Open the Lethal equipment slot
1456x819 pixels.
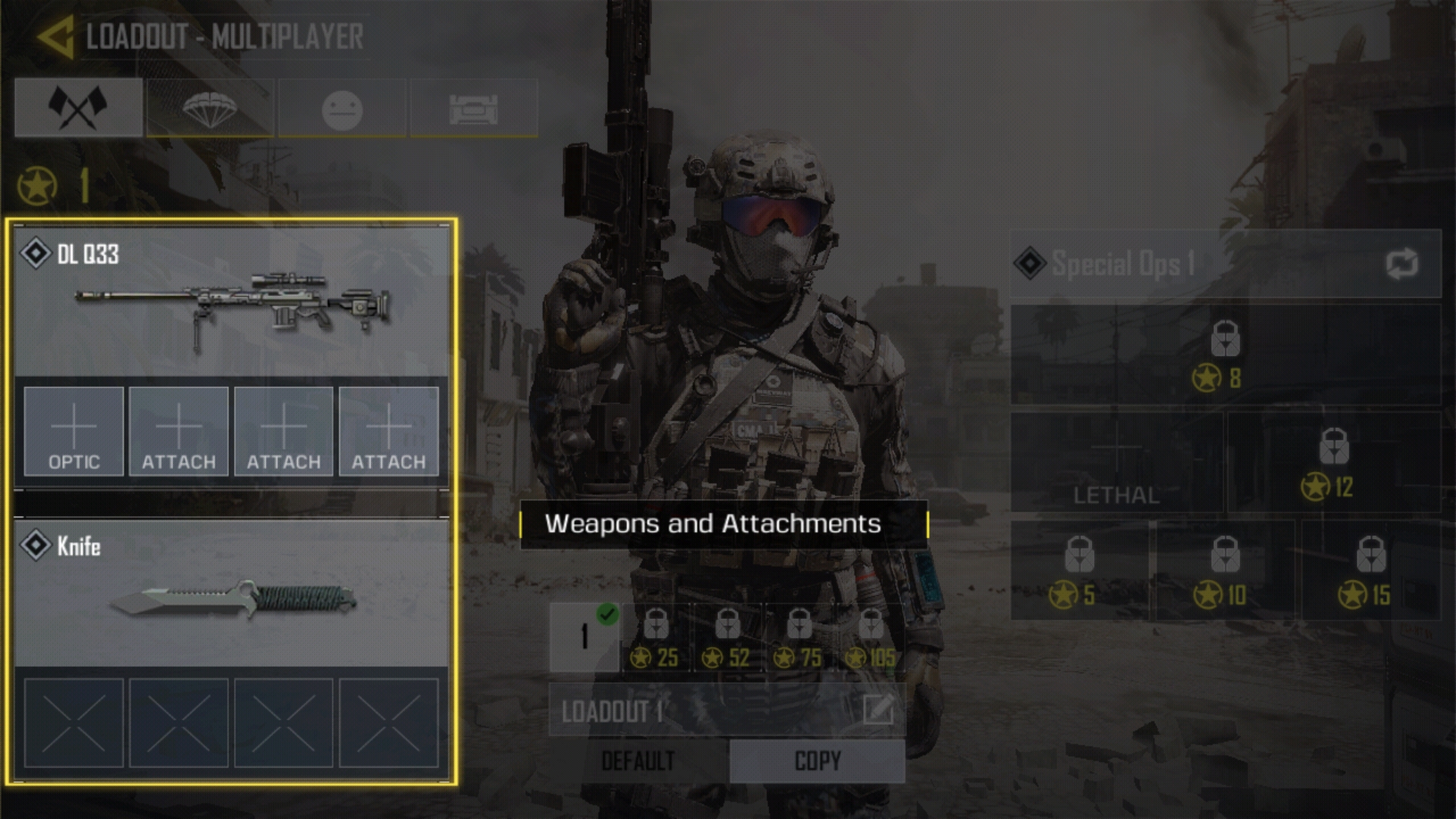[1116, 463]
